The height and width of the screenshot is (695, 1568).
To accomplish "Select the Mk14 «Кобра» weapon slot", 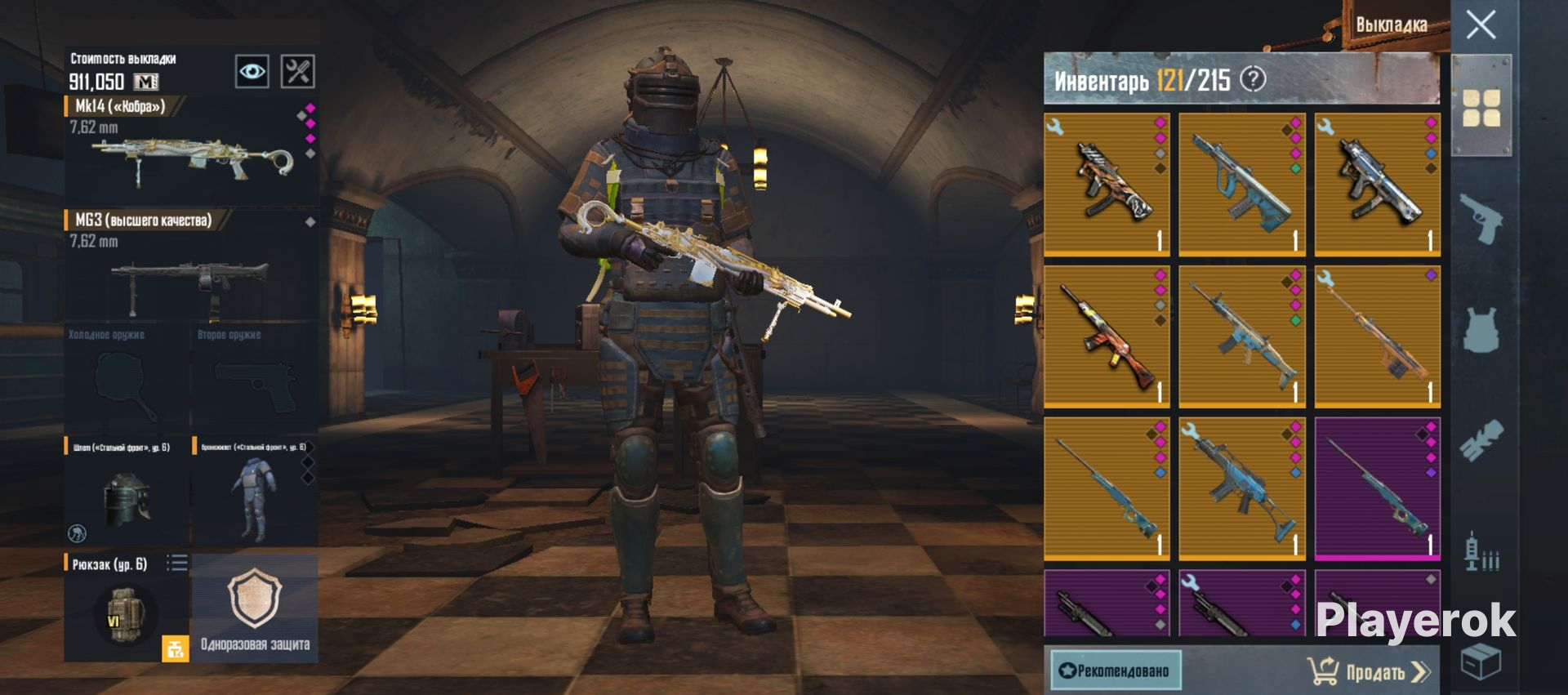I will tap(191, 151).
